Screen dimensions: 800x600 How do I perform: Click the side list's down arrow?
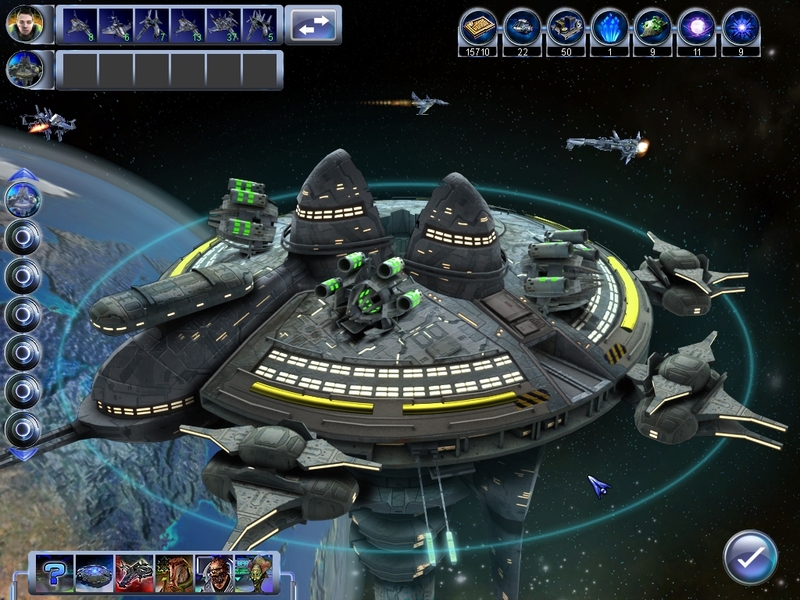tap(23, 453)
